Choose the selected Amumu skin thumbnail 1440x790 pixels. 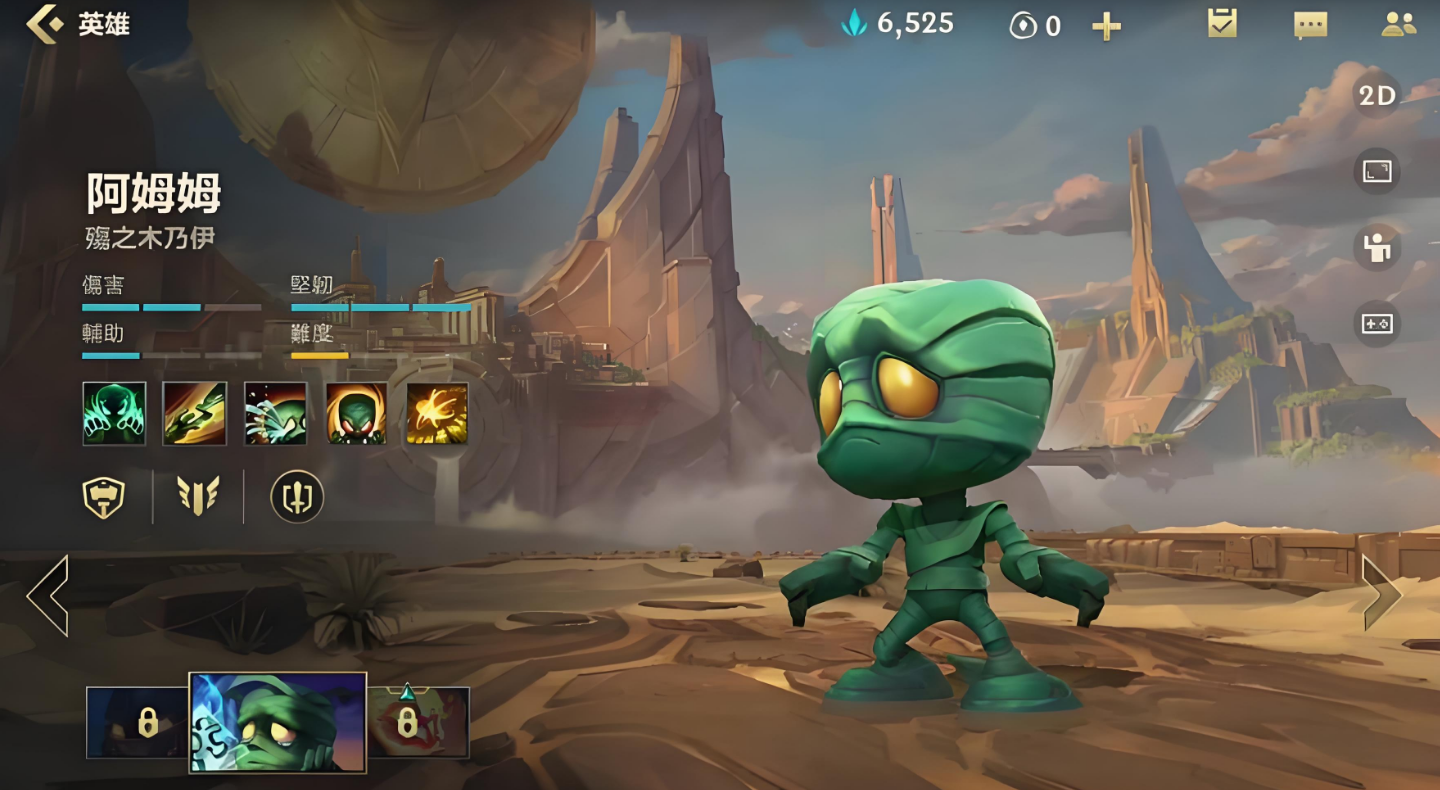278,722
